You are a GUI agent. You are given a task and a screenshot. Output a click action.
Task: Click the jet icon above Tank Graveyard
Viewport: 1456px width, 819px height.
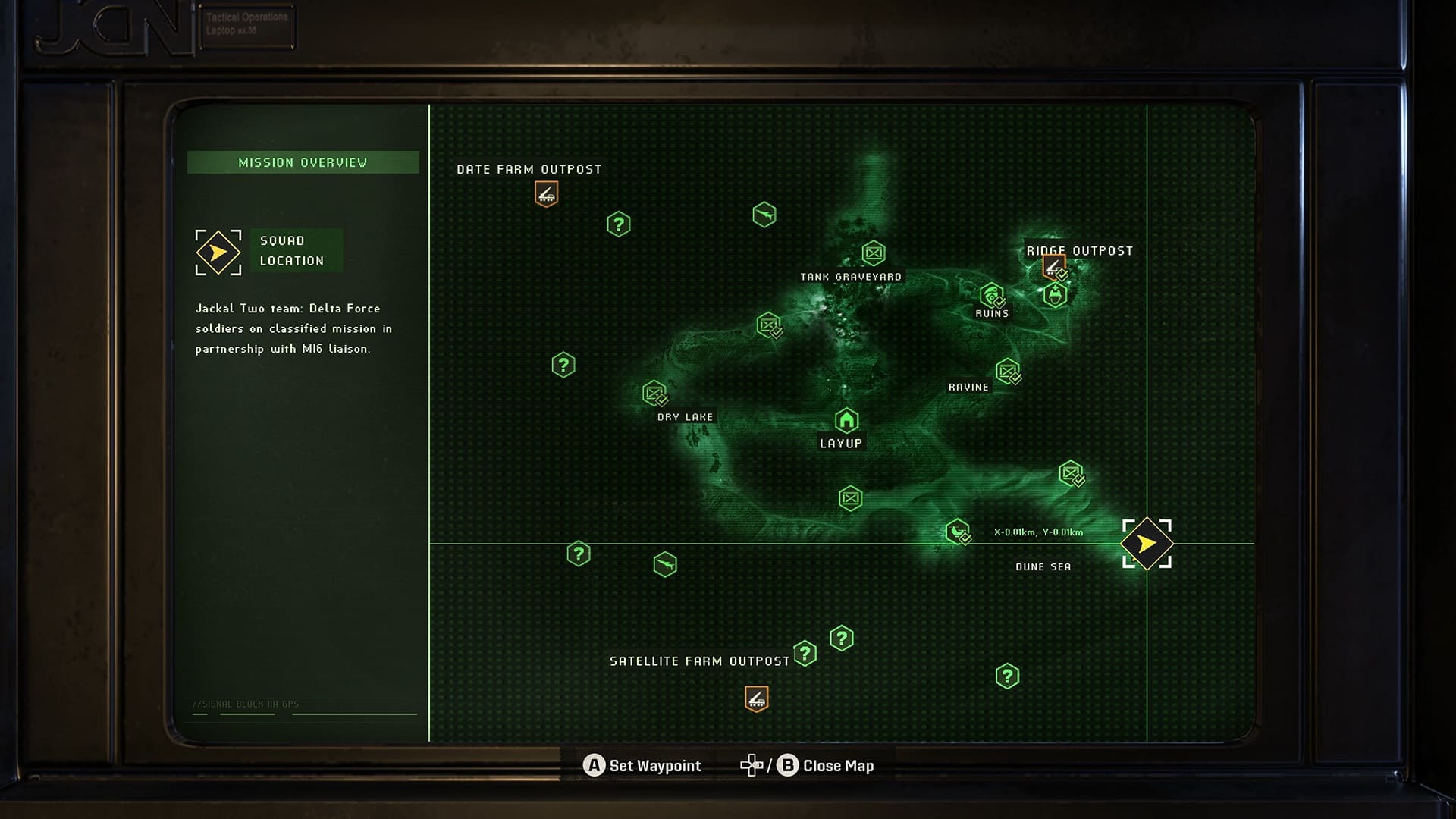coord(766,214)
